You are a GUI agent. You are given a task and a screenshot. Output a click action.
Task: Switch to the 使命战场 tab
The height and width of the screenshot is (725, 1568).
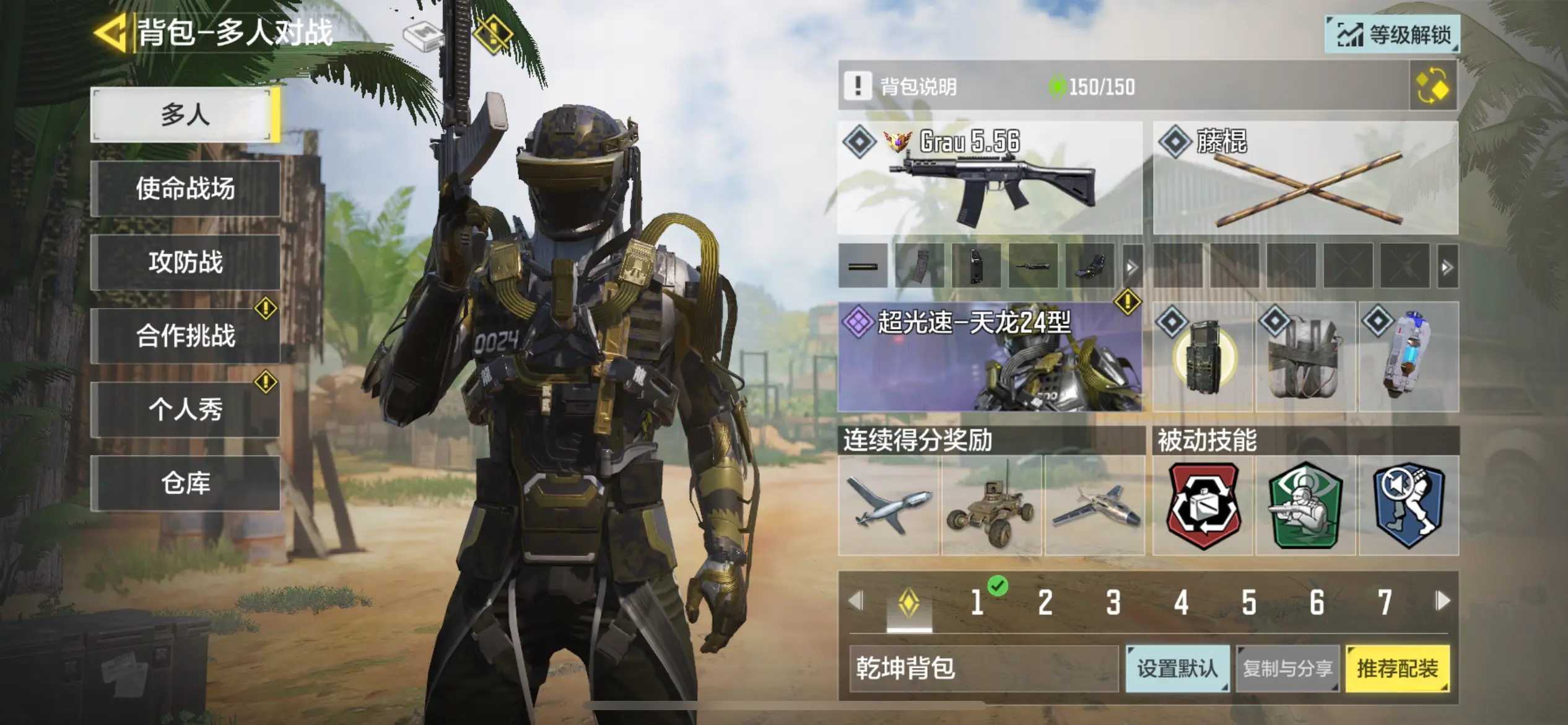click(x=185, y=188)
